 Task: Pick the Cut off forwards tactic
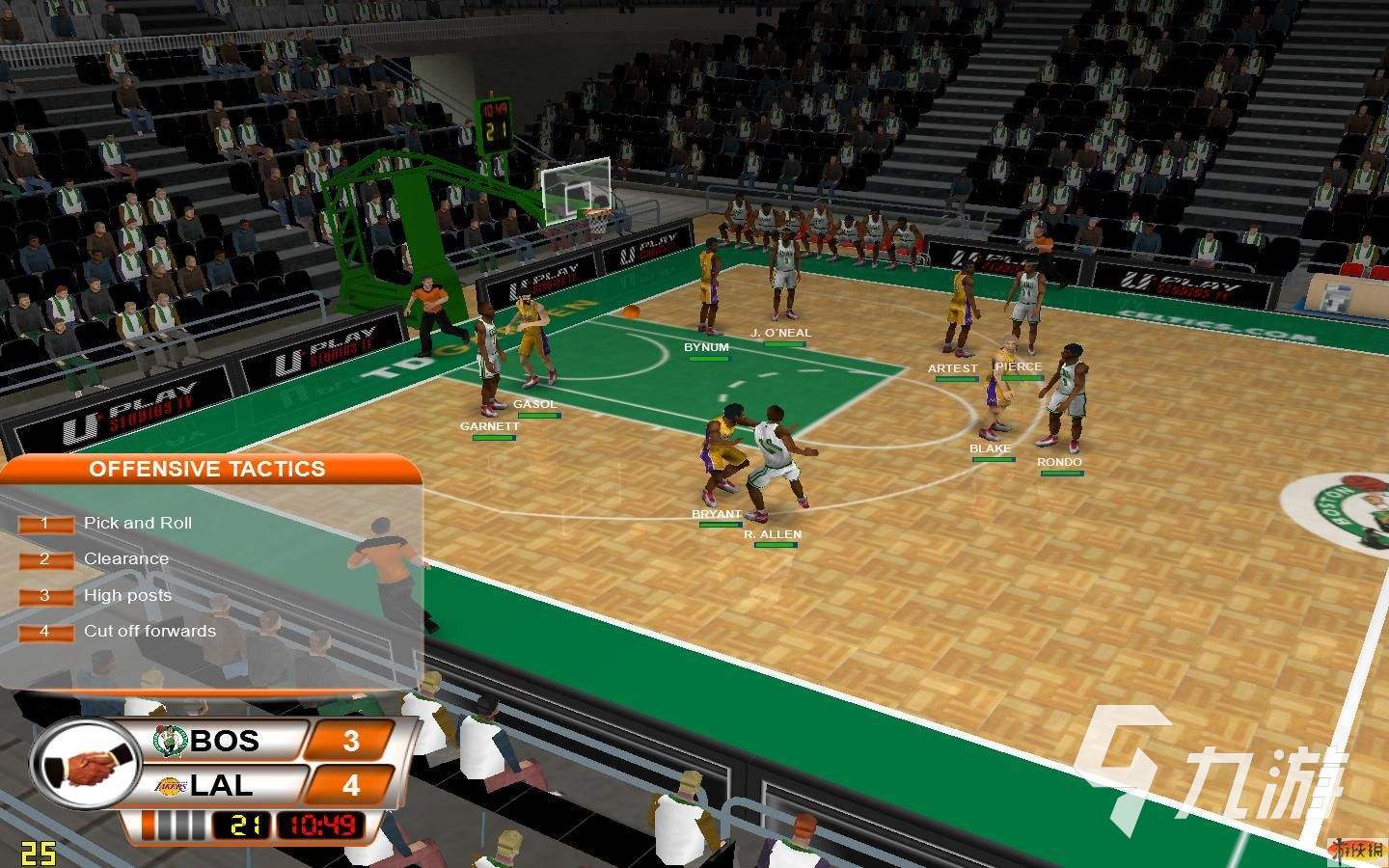(150, 632)
